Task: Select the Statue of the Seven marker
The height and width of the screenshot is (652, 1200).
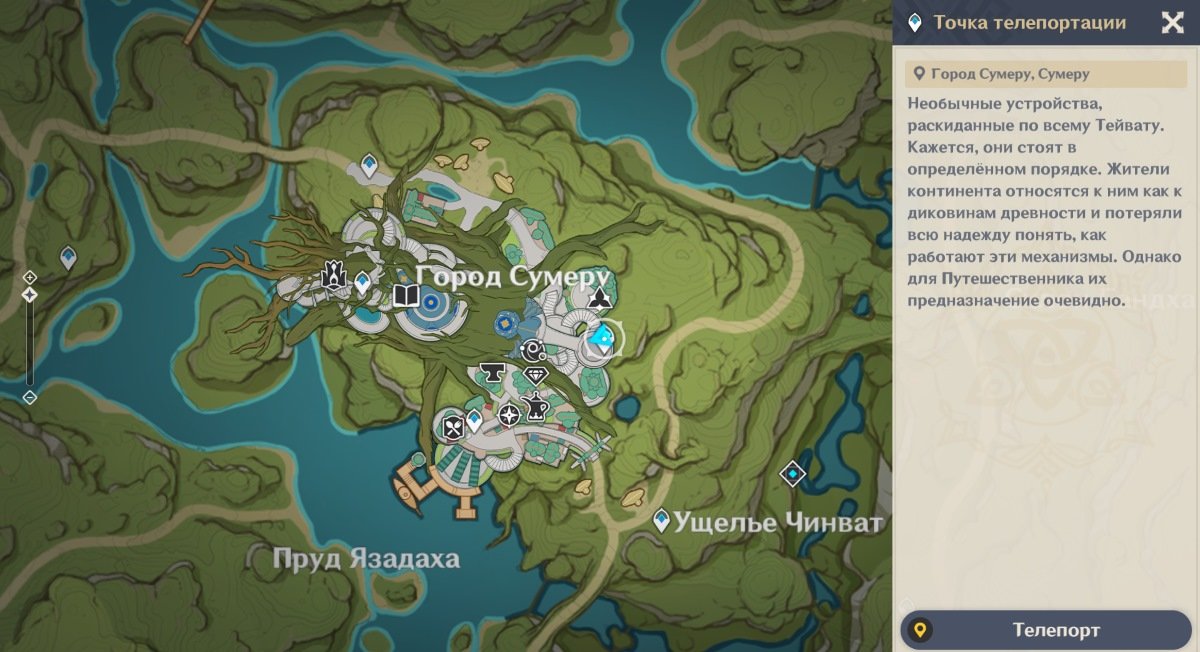Action: tap(333, 277)
